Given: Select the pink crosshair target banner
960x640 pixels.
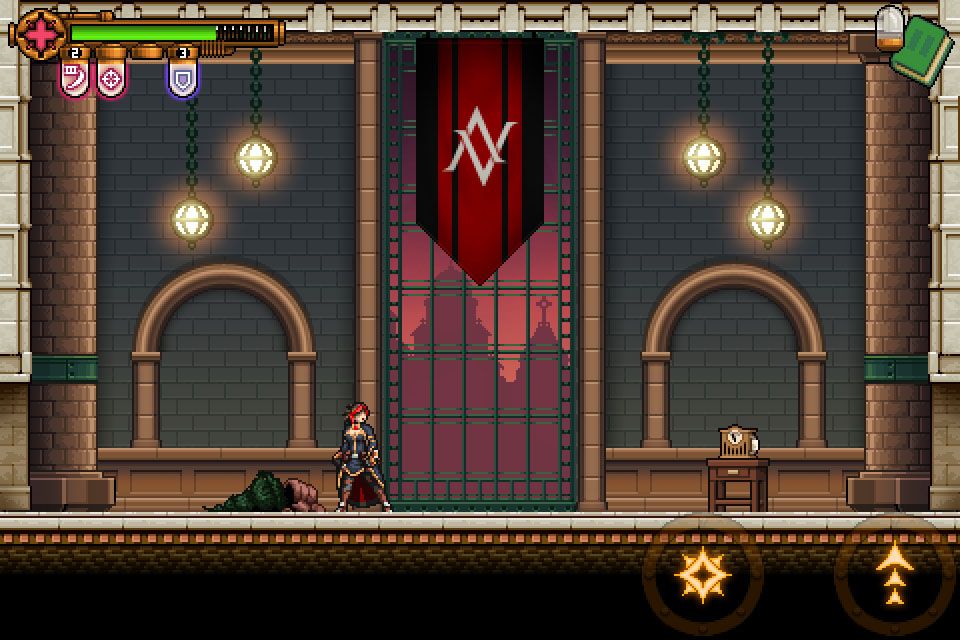Looking at the screenshot, I should (111, 78).
